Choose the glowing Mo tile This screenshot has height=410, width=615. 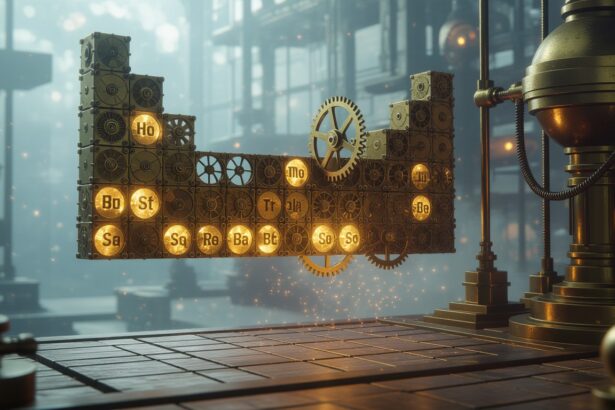297,172
